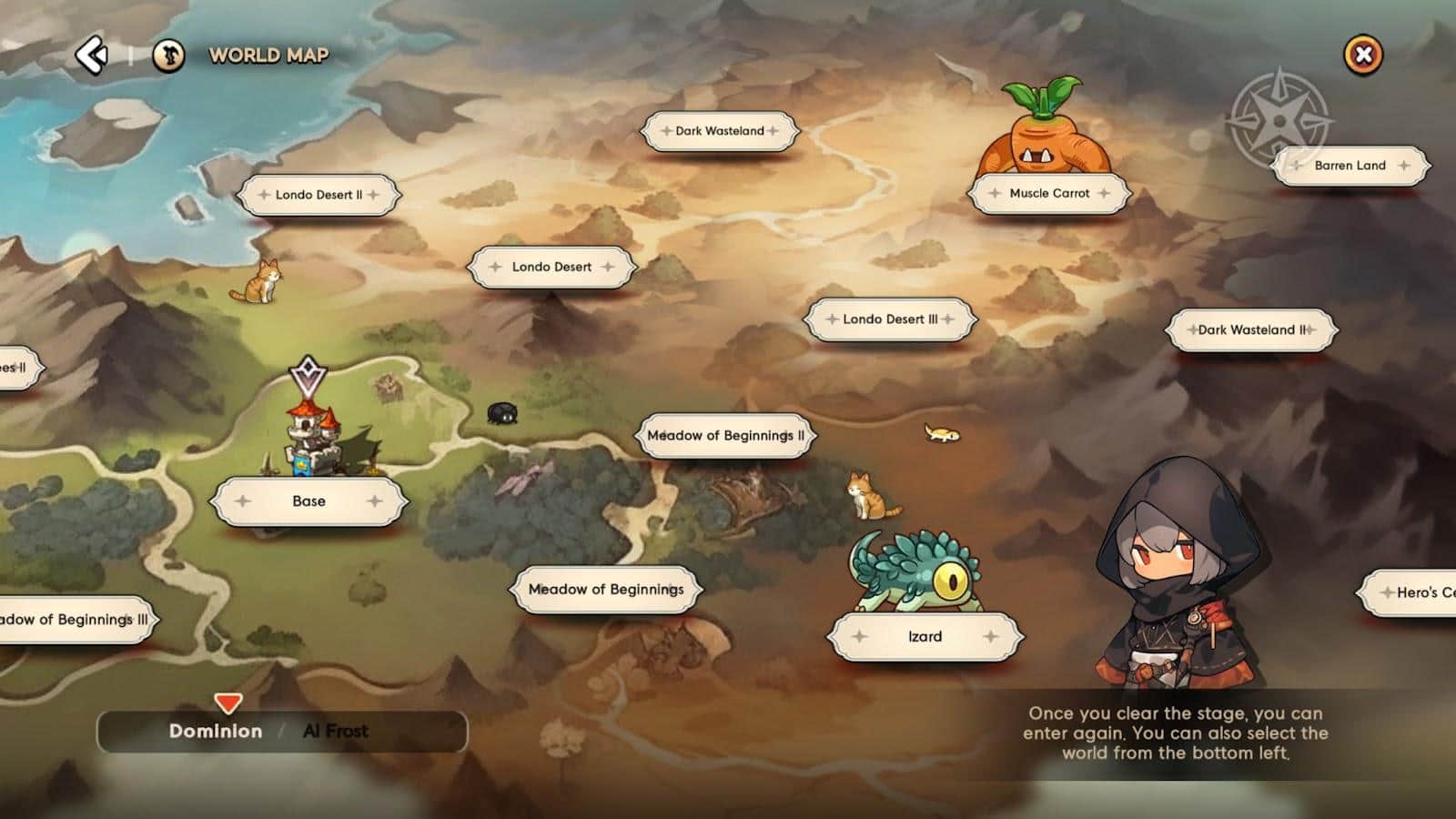Image resolution: width=1456 pixels, height=819 pixels.
Task: Click the round emblem icon beside World Map
Action: pyautogui.click(x=168, y=56)
